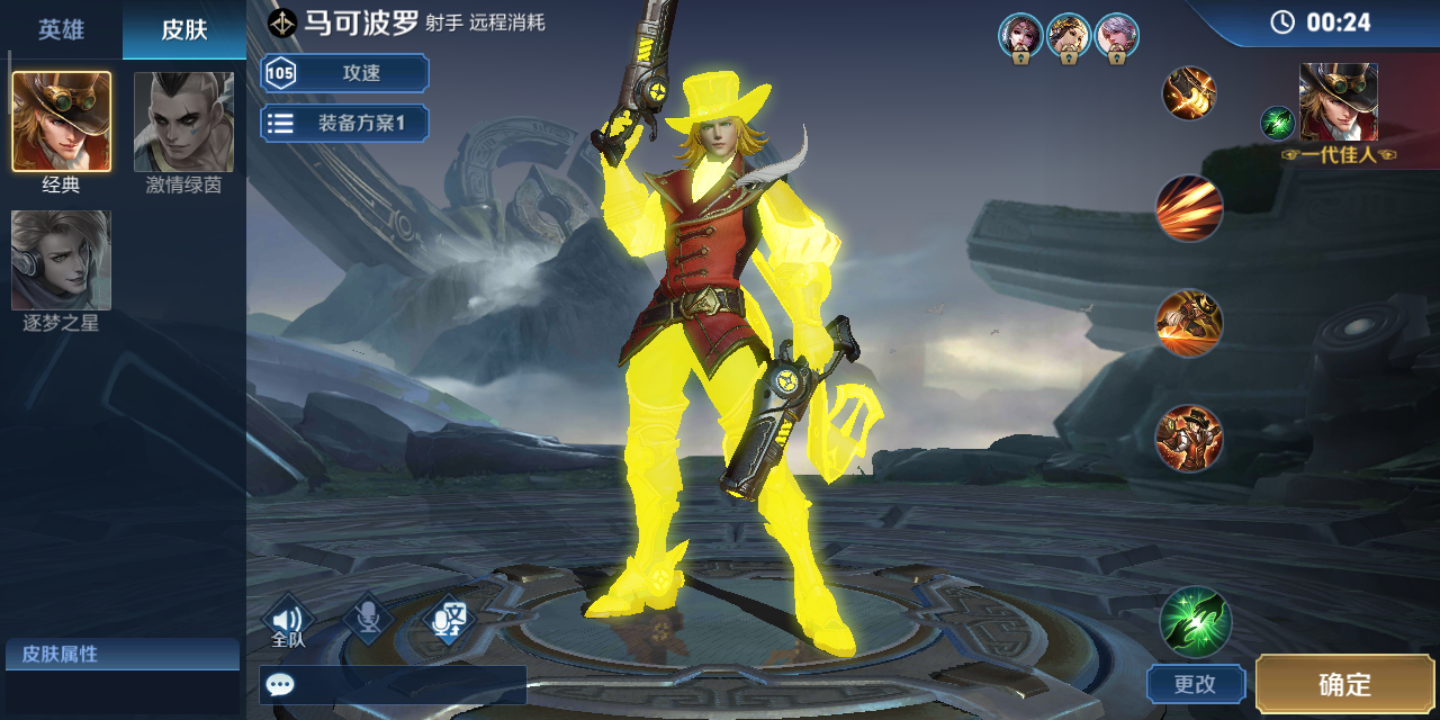Switch to the 英雄 hero tab

click(60, 30)
